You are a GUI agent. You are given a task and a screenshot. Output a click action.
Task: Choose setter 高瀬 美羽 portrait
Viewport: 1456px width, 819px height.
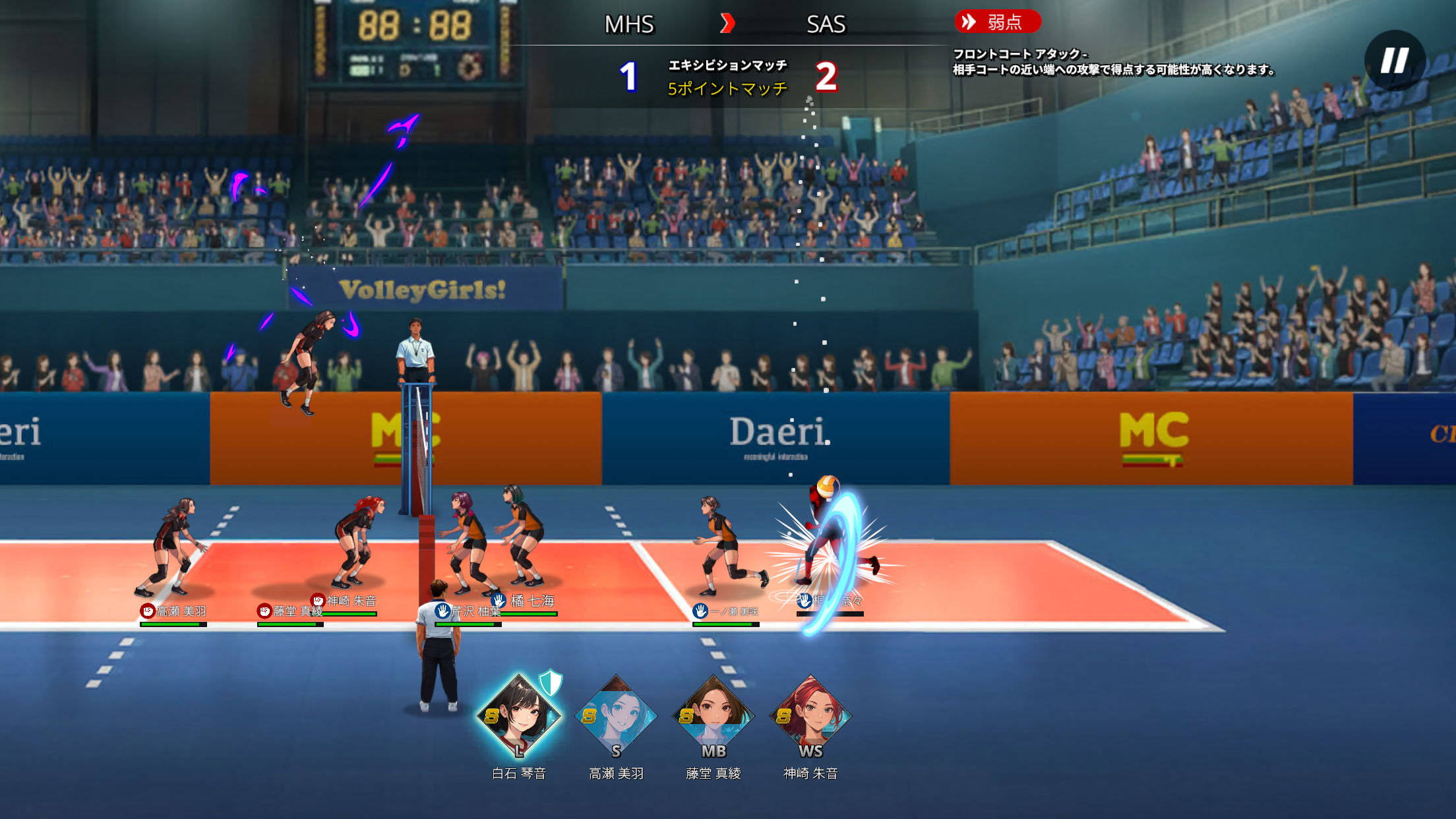616,717
